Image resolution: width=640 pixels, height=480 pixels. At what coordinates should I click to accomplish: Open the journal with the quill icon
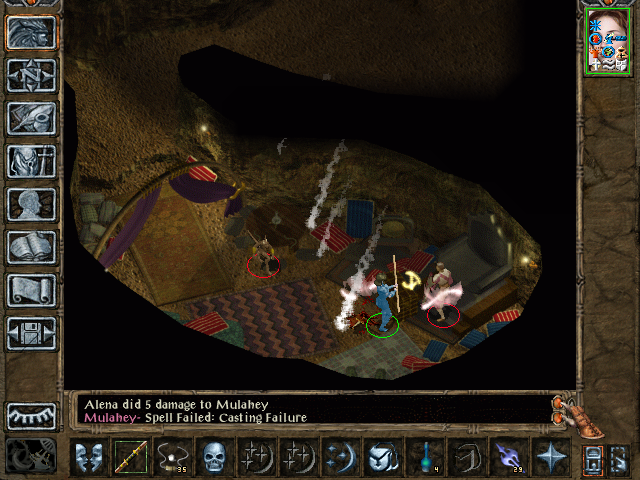32,118
